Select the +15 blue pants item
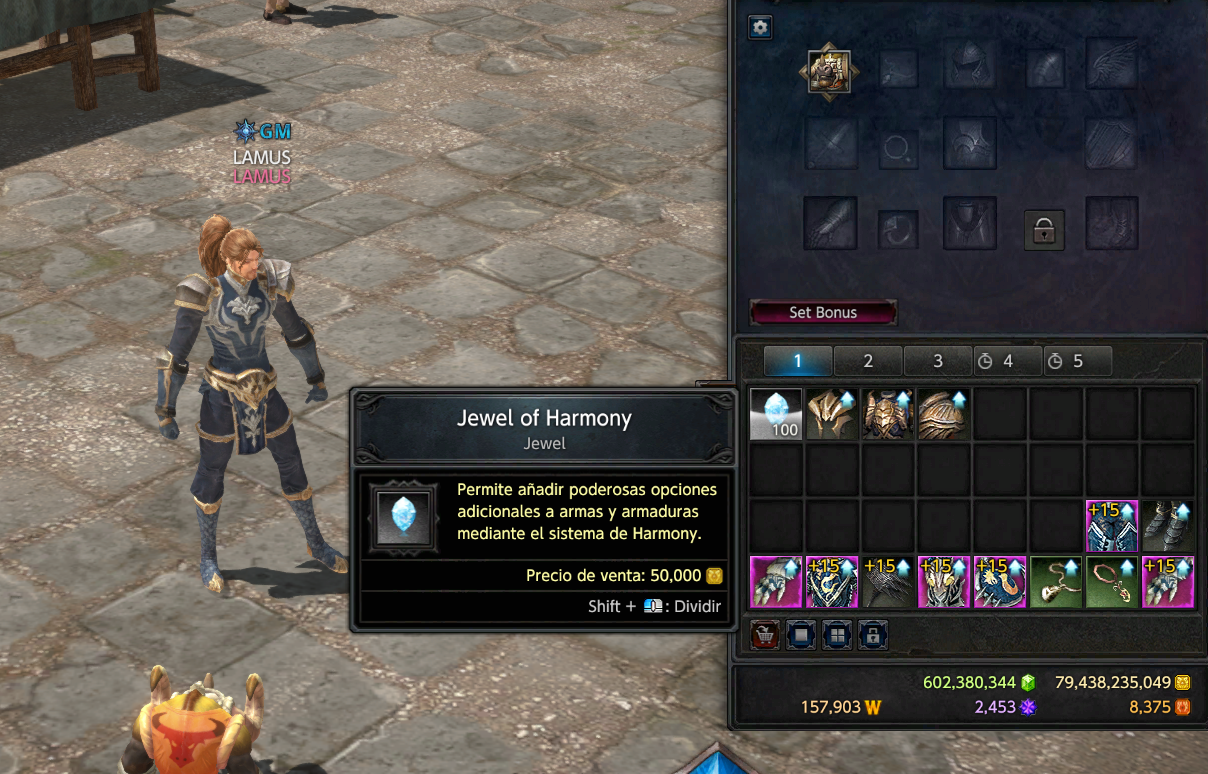 tap(1112, 526)
